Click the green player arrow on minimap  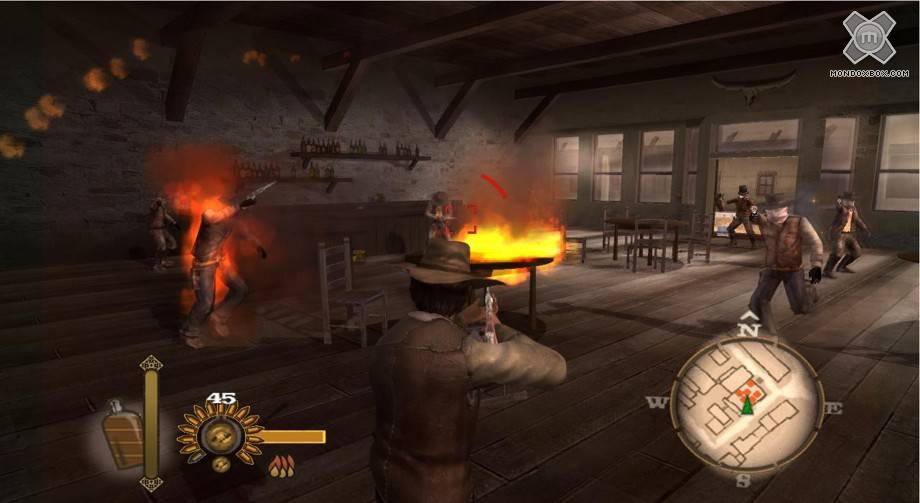click(746, 405)
